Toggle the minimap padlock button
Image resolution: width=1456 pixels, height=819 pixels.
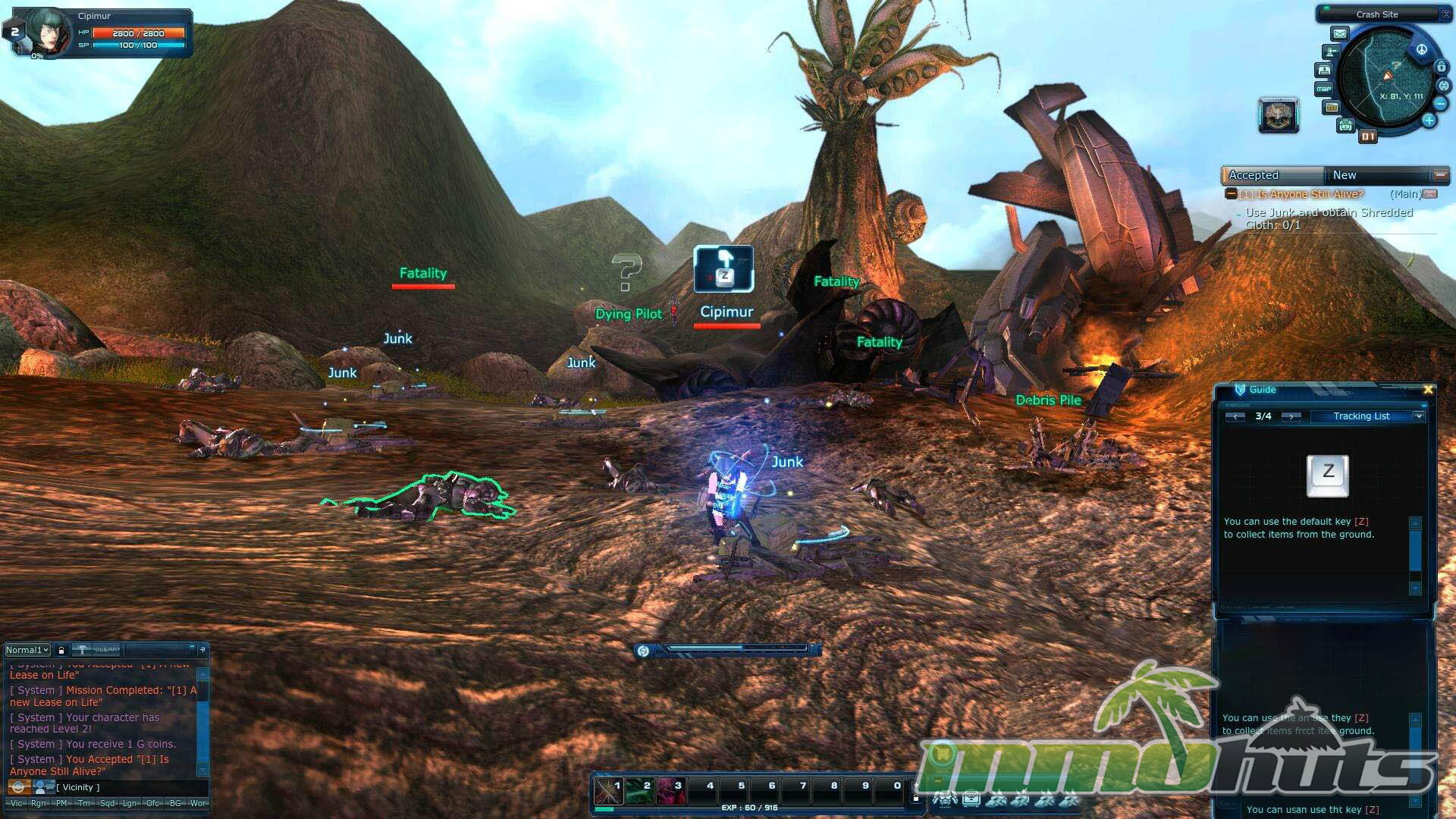click(1441, 67)
